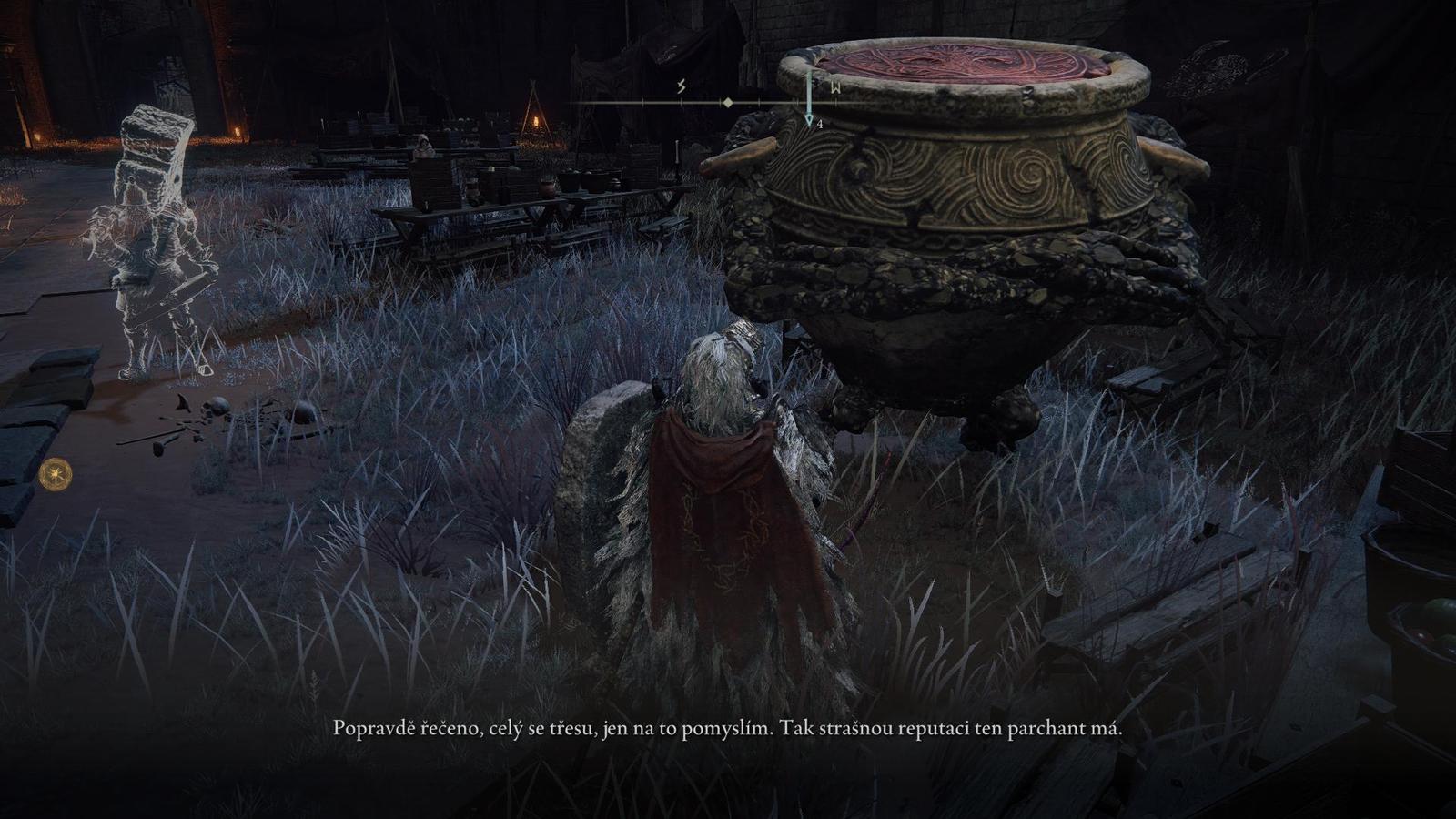Click the compass tick right of the diamond

pyautogui.click(x=758, y=102)
